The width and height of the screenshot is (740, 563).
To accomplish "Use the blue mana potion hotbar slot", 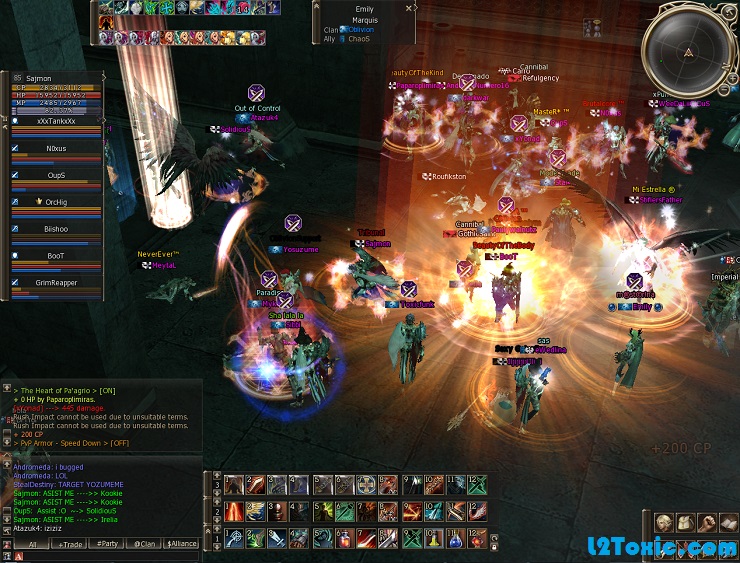I will click(x=455, y=541).
